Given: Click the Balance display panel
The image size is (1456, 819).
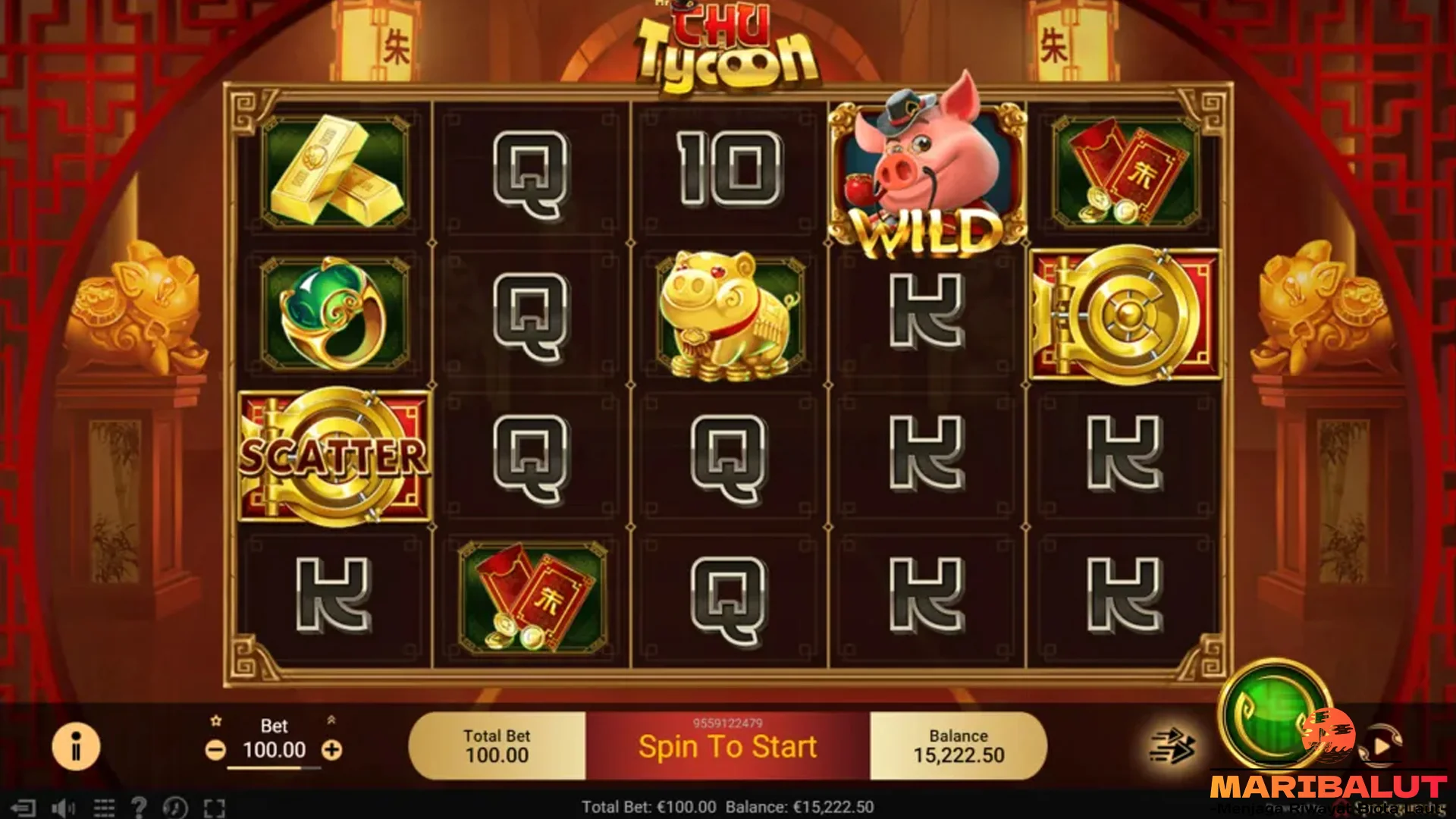Looking at the screenshot, I should (x=957, y=745).
